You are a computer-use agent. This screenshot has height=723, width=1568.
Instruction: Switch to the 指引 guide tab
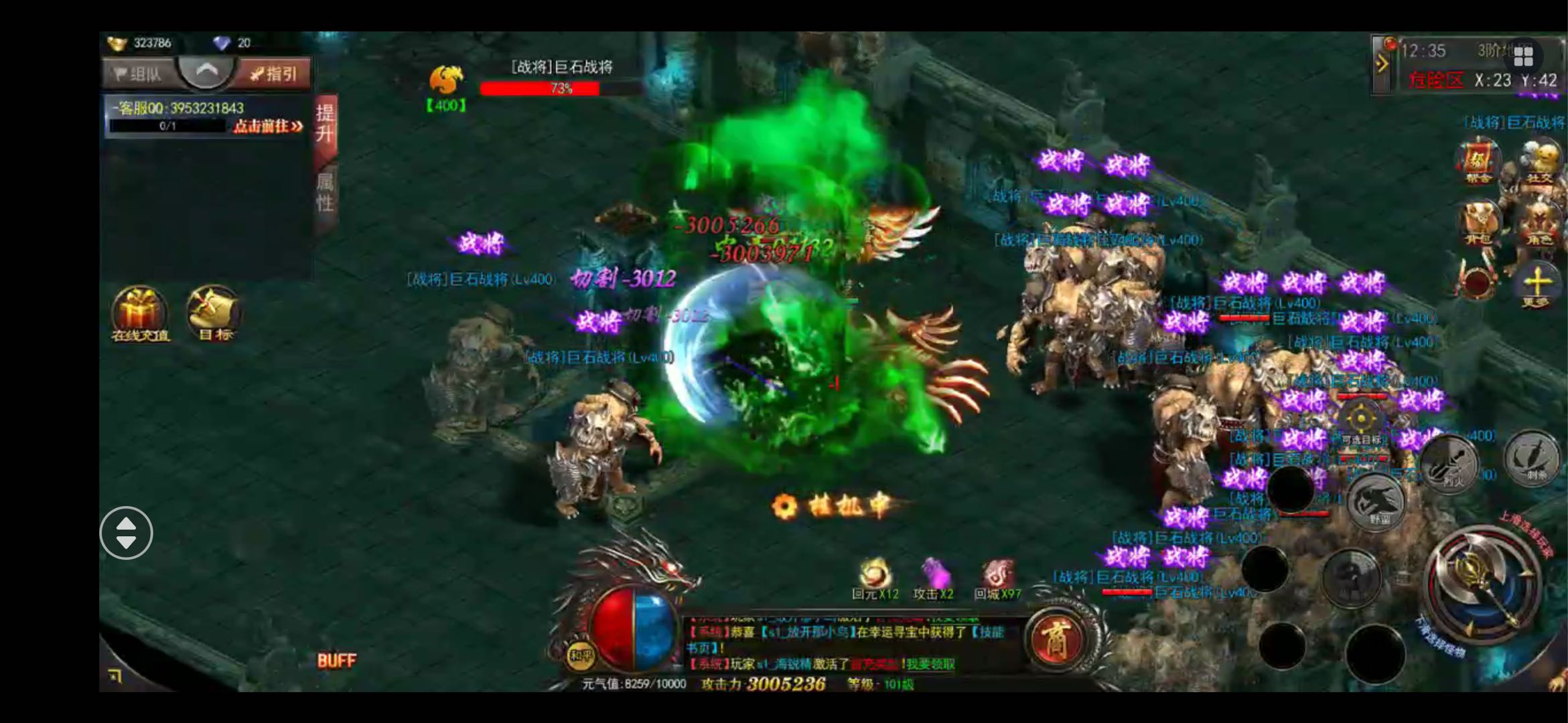coord(275,74)
